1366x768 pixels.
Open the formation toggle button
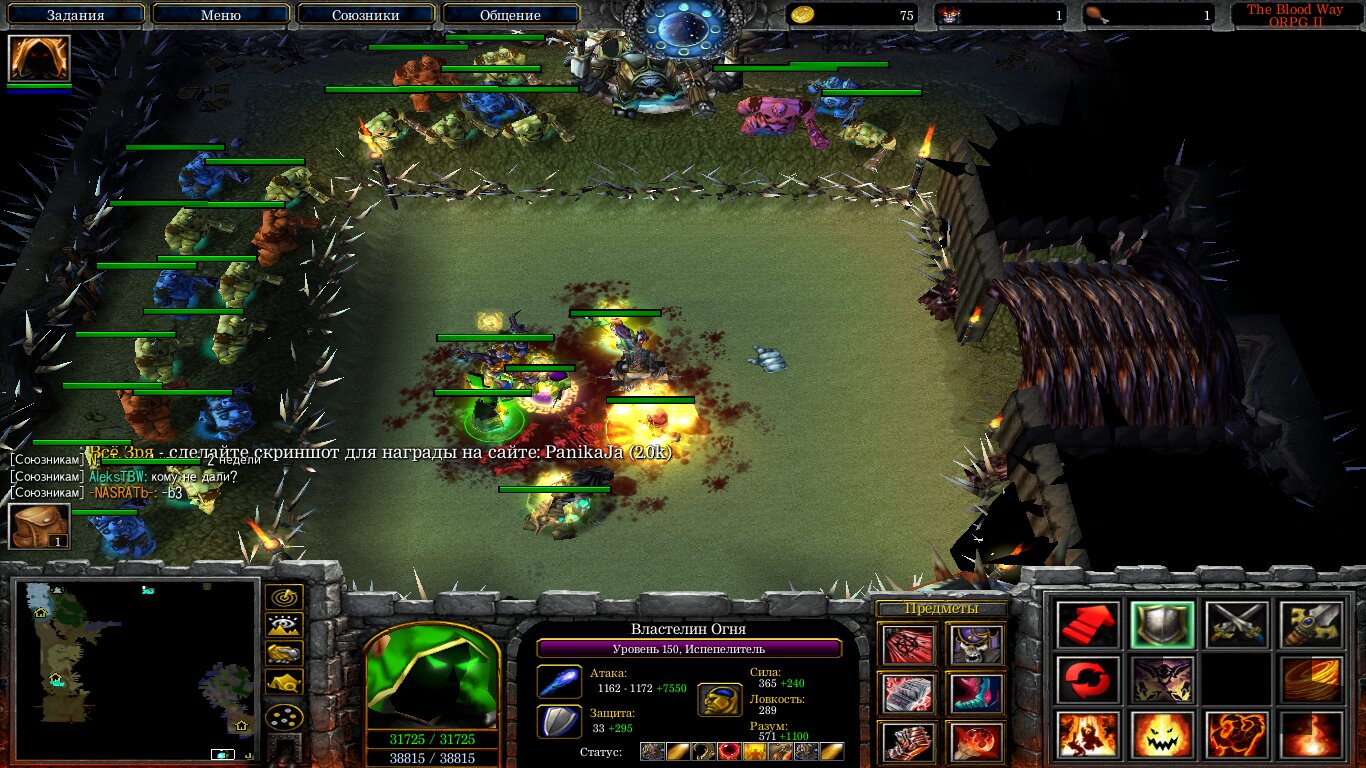[285, 717]
